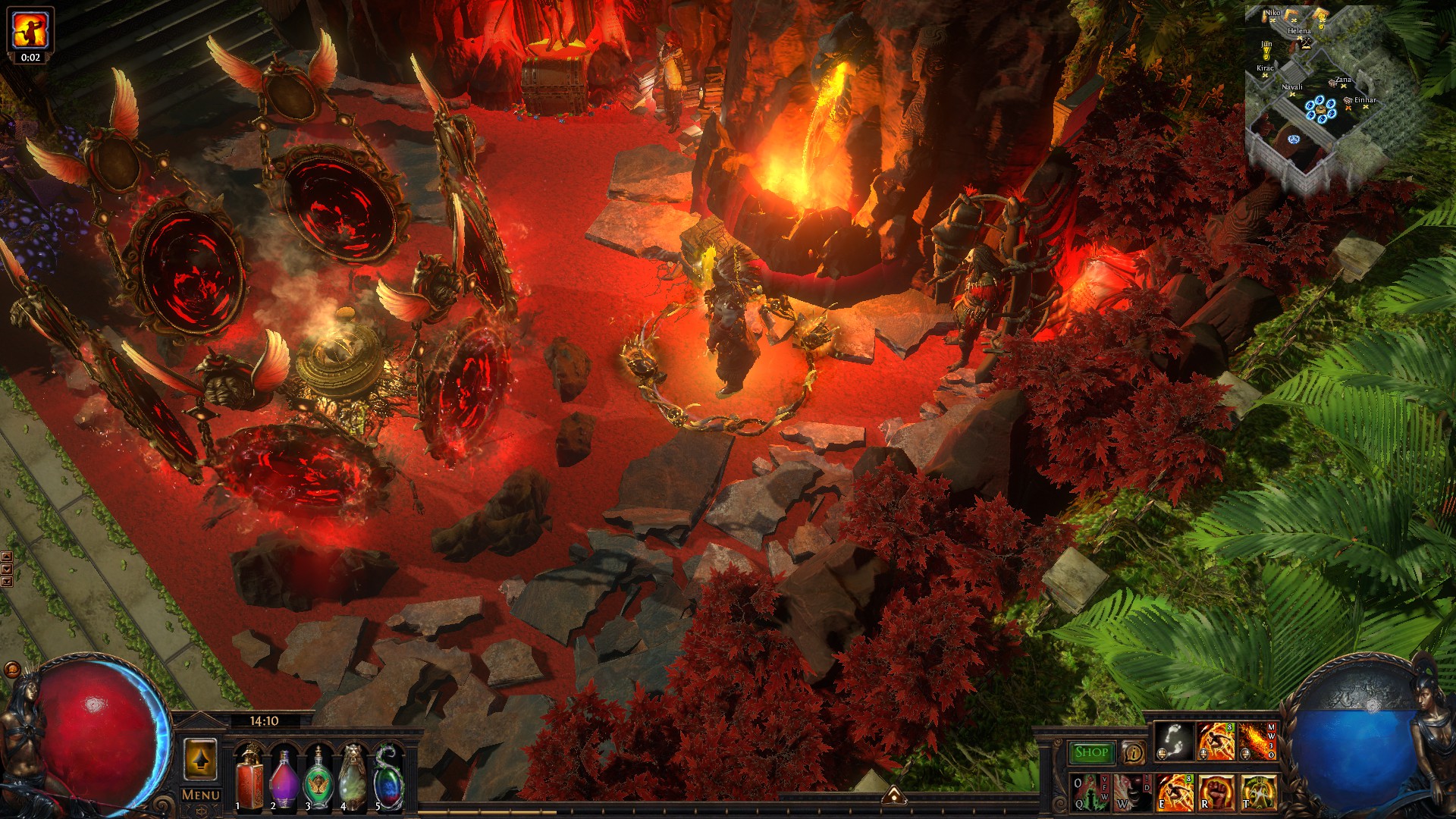Click the golden up-arrow level-up button

tap(200, 759)
